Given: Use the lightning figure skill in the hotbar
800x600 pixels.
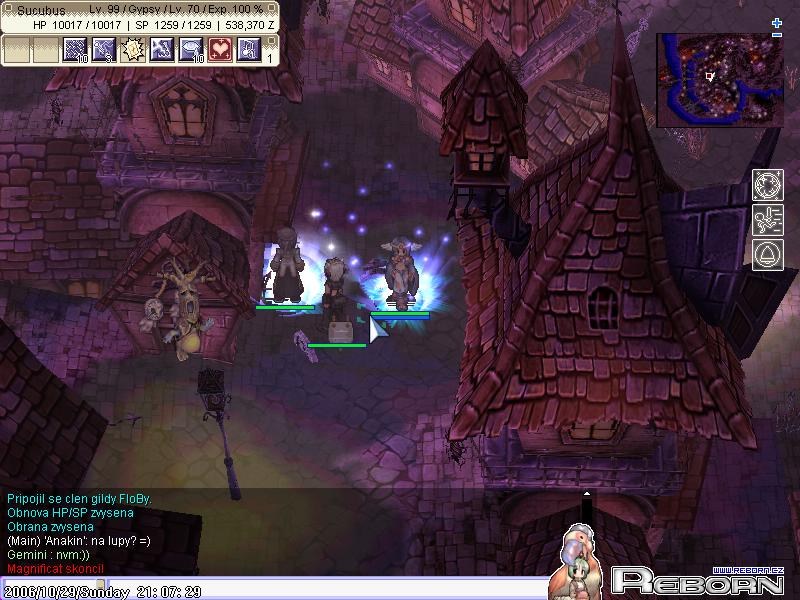Looking at the screenshot, I should tap(162, 49).
